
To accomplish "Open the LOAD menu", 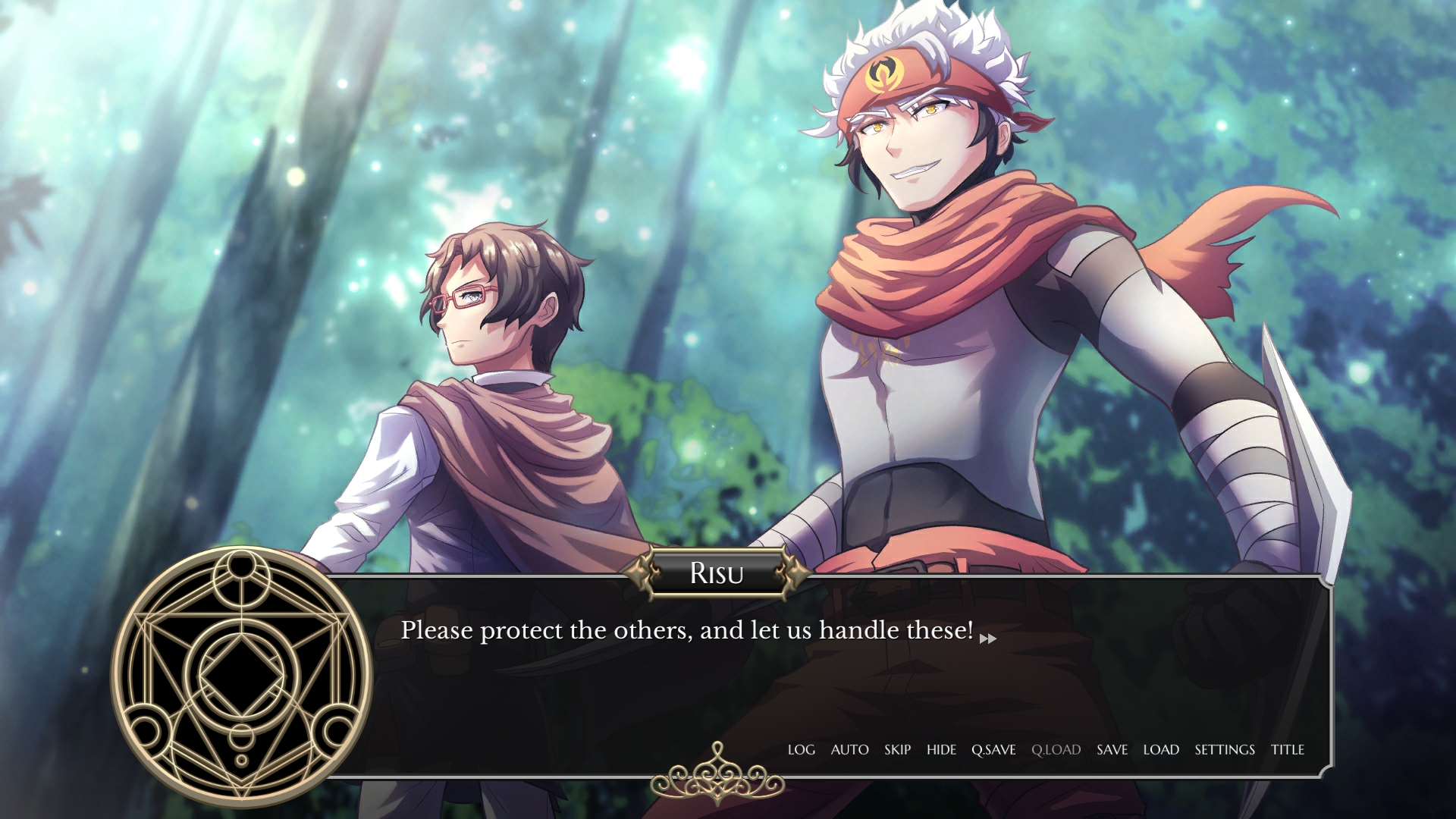I will coord(1161,750).
